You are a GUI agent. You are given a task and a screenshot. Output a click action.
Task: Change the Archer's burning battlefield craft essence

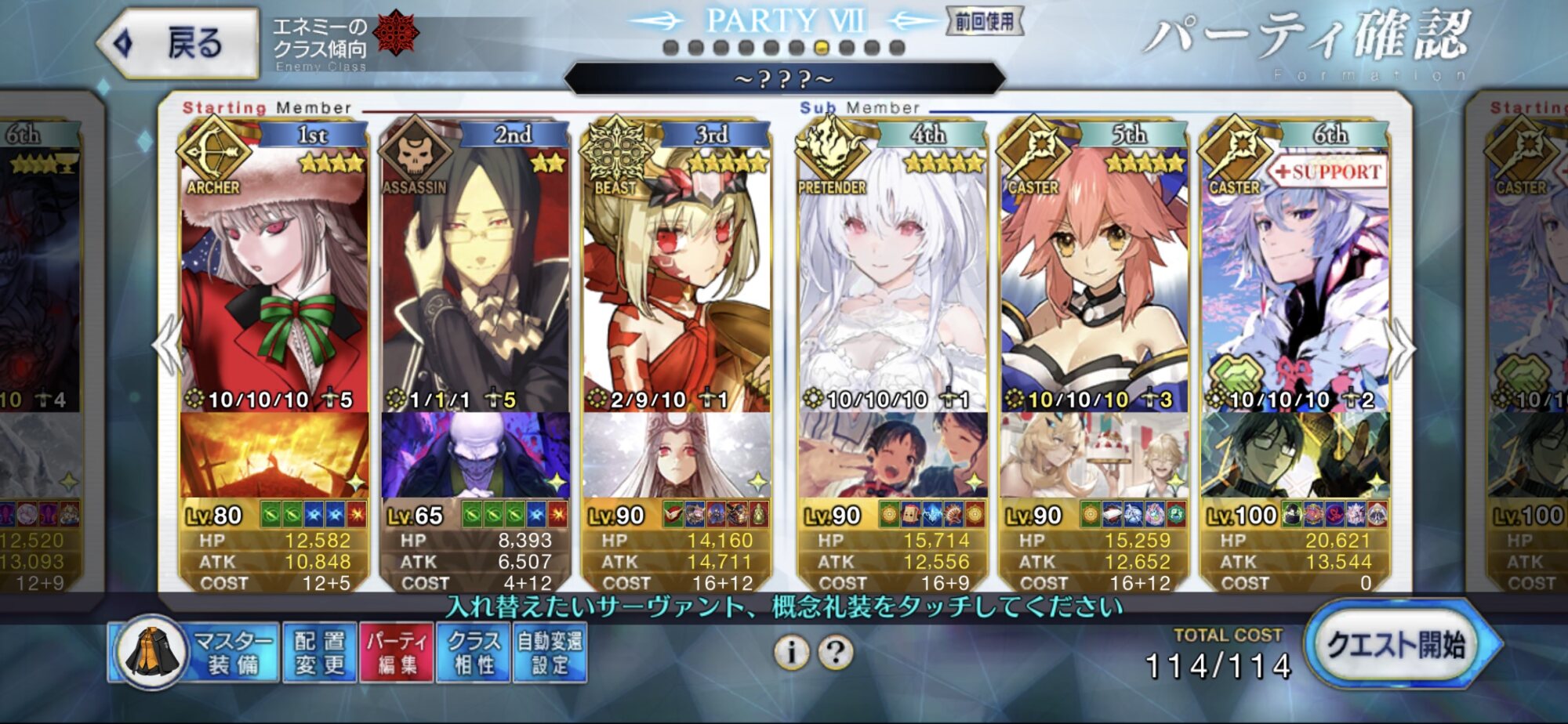274,454
